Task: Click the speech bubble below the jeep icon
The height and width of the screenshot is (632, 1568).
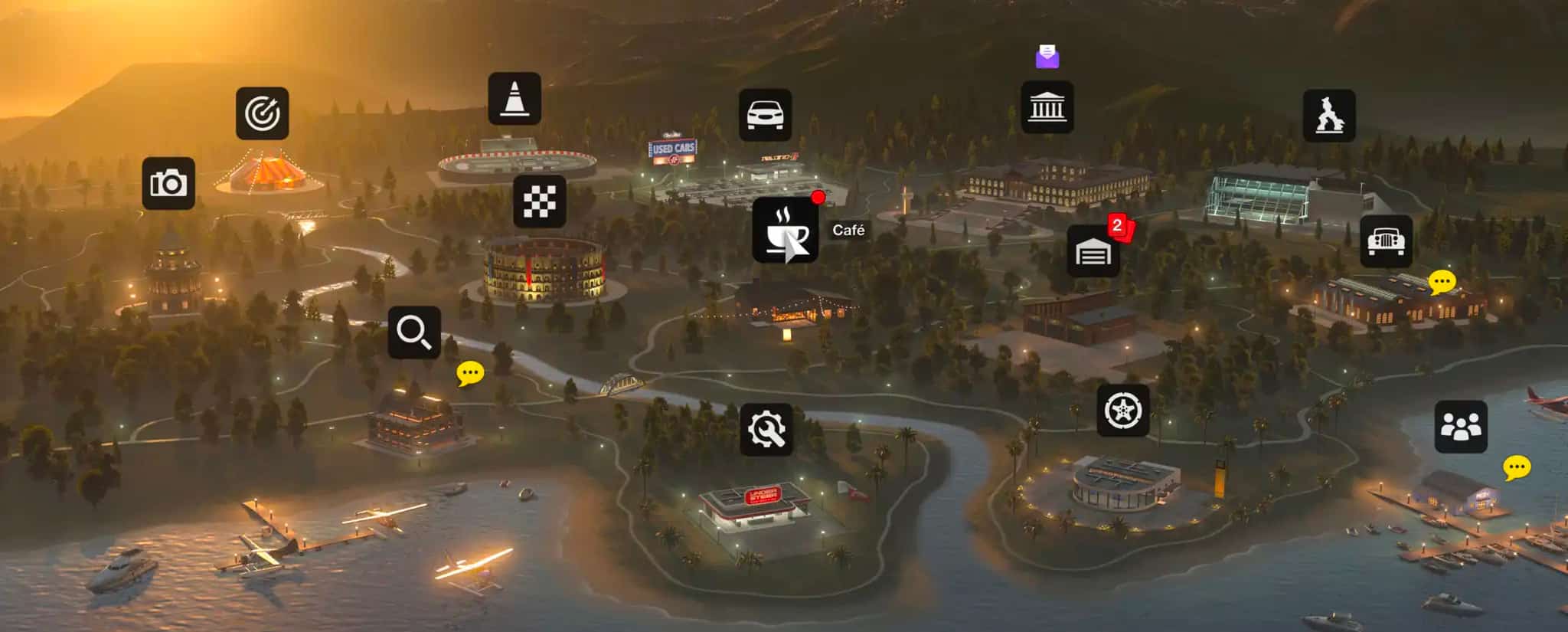Action: 1442,282
